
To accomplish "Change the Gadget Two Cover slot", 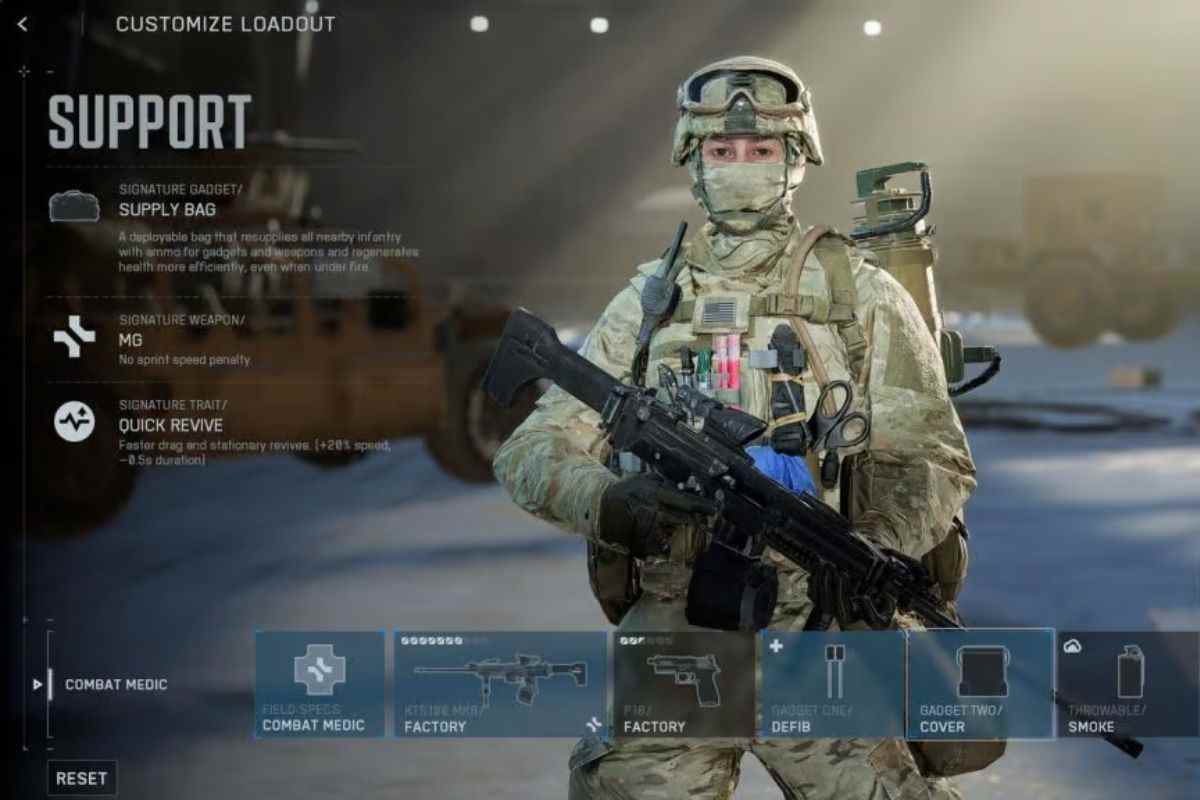I will [x=980, y=684].
